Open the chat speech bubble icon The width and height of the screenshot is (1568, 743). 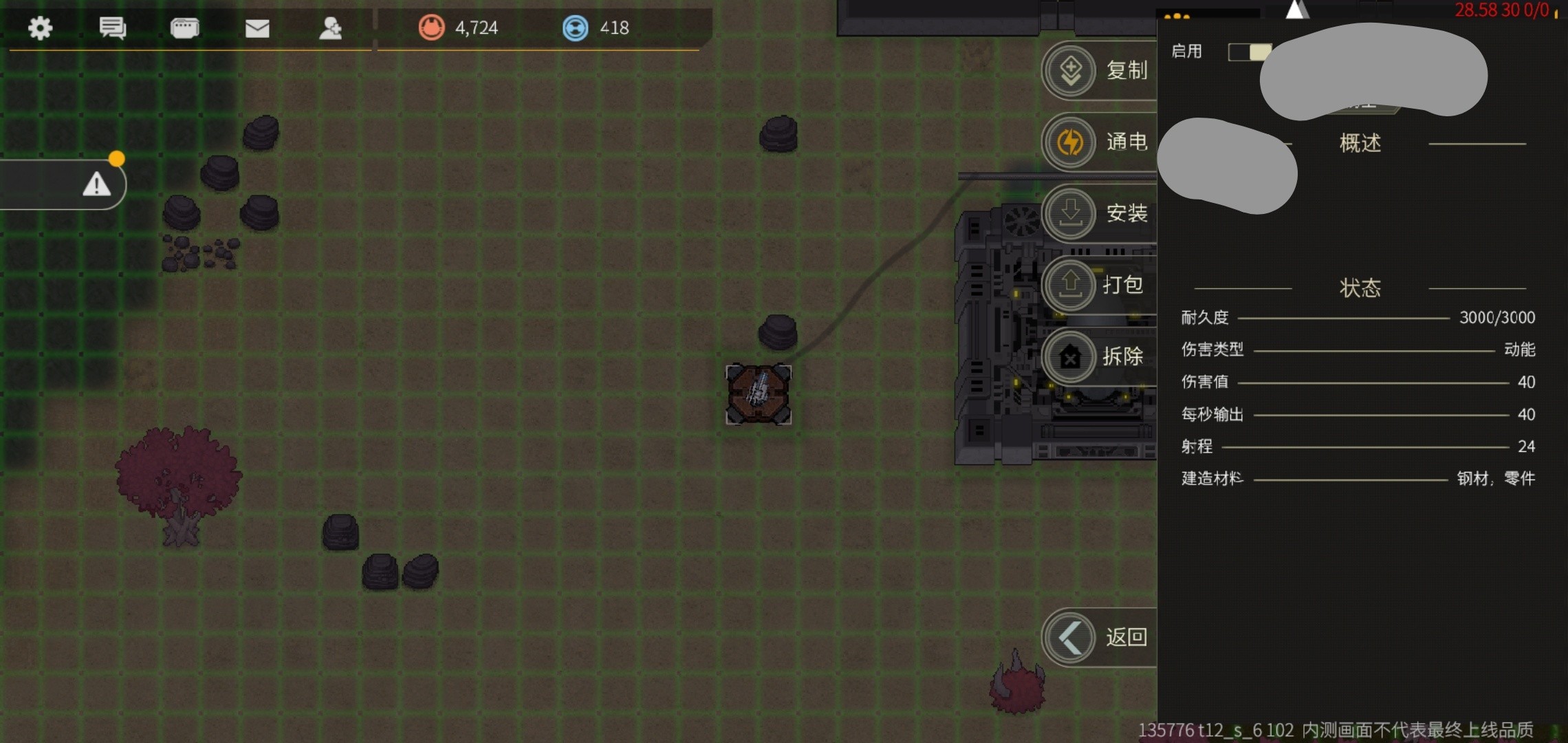click(x=112, y=28)
